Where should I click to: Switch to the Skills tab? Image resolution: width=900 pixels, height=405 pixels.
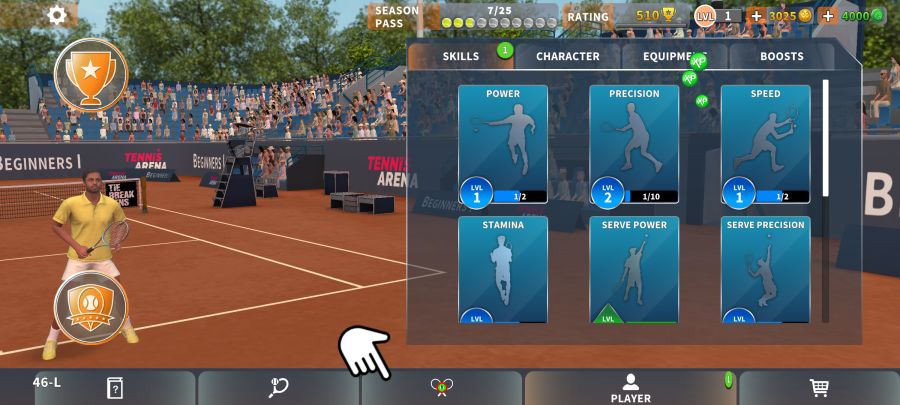pos(461,57)
